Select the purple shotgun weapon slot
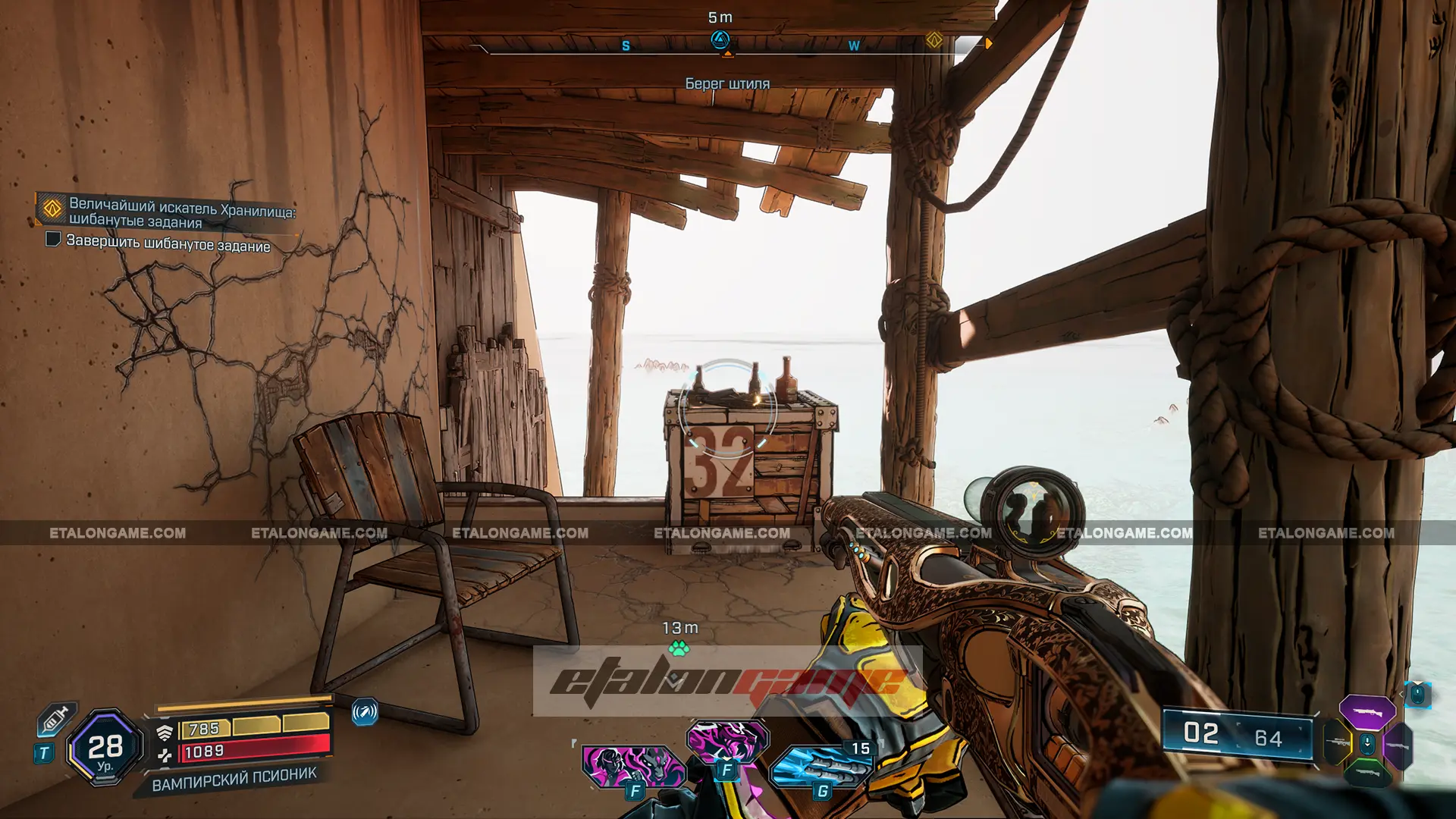The width and height of the screenshot is (1456, 819). 1367,712
